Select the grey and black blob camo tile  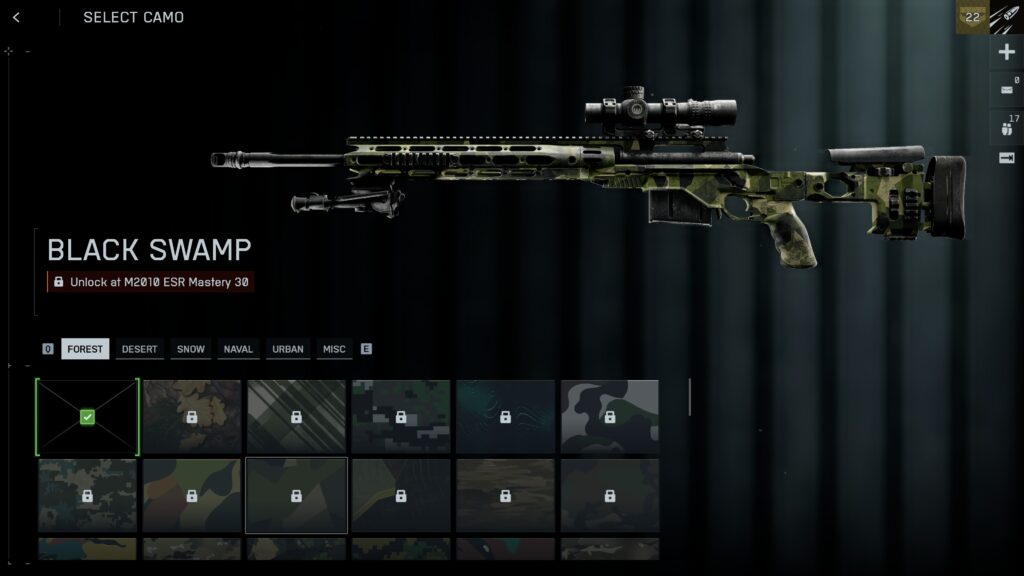609,417
